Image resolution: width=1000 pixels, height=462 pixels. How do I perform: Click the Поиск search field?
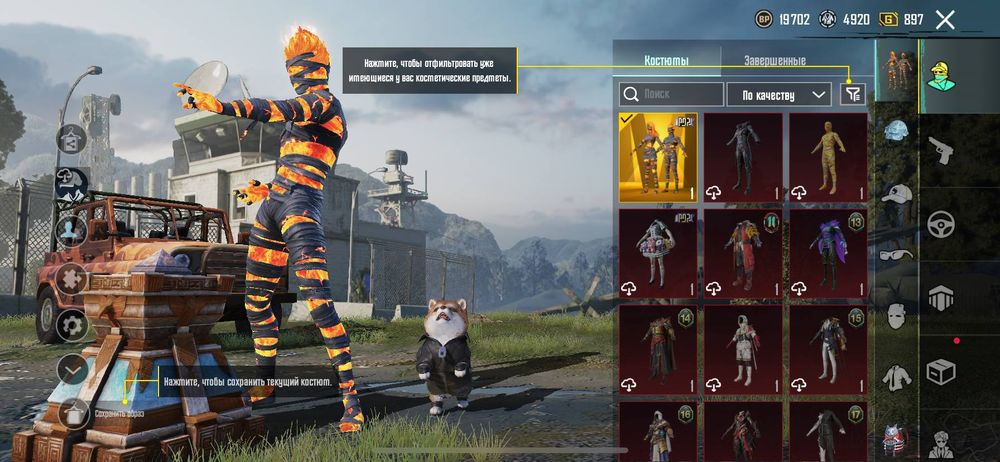pyautogui.click(x=671, y=95)
